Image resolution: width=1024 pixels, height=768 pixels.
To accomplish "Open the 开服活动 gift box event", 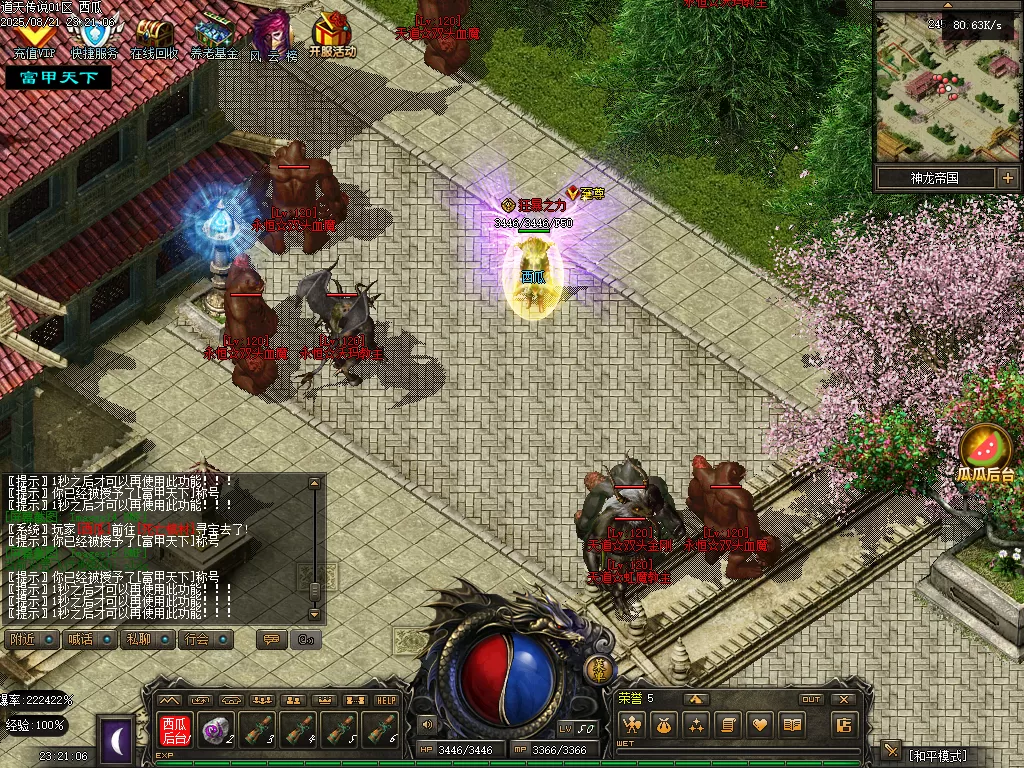I will click(331, 35).
